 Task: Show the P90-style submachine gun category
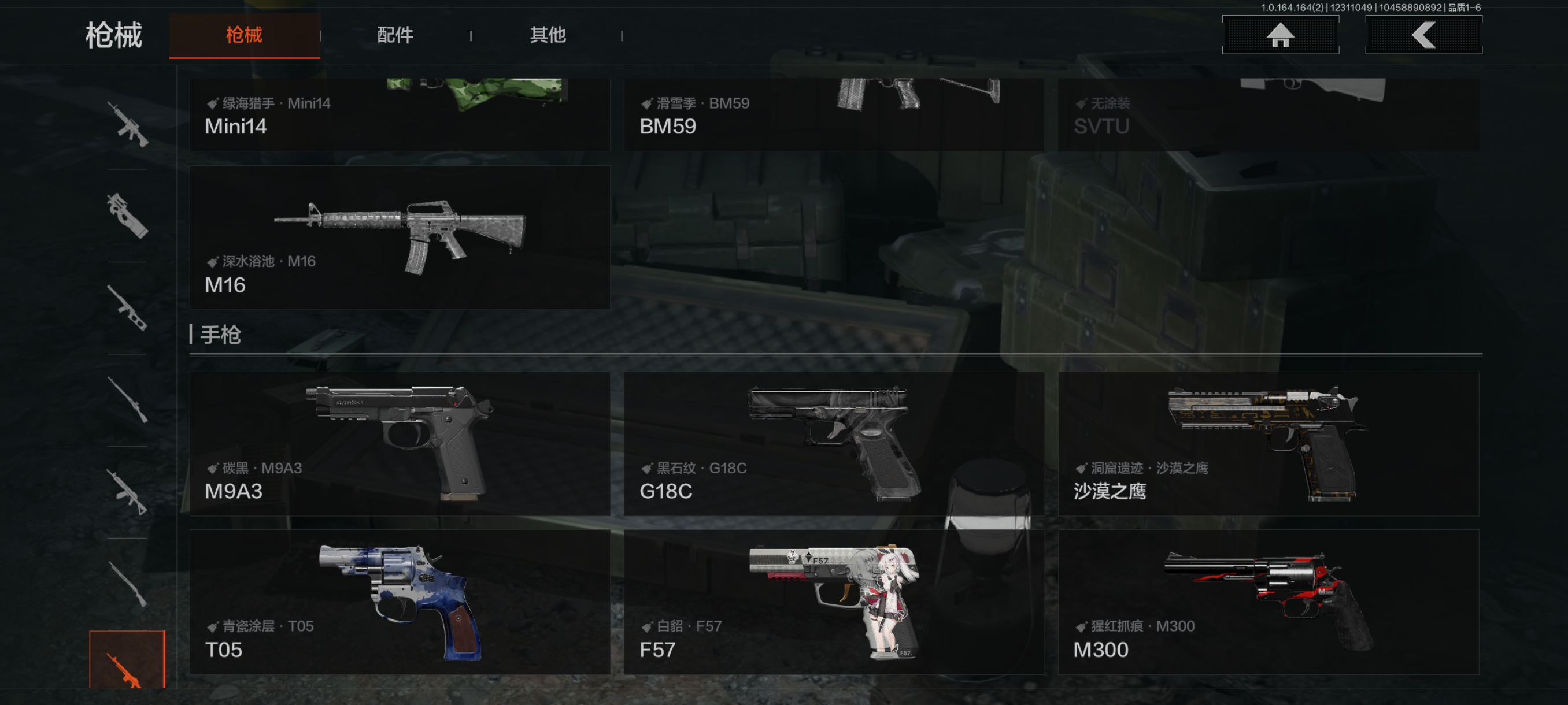click(x=127, y=216)
